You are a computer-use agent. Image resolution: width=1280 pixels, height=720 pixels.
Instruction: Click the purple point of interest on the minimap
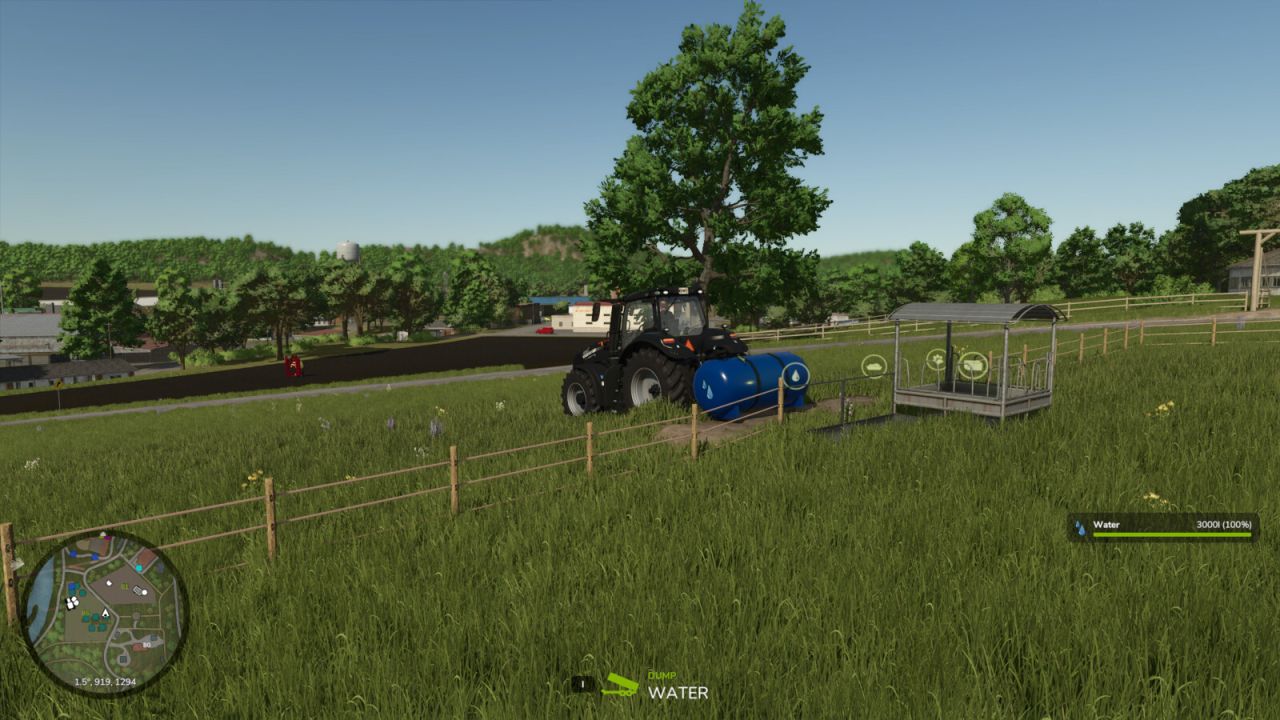107,538
